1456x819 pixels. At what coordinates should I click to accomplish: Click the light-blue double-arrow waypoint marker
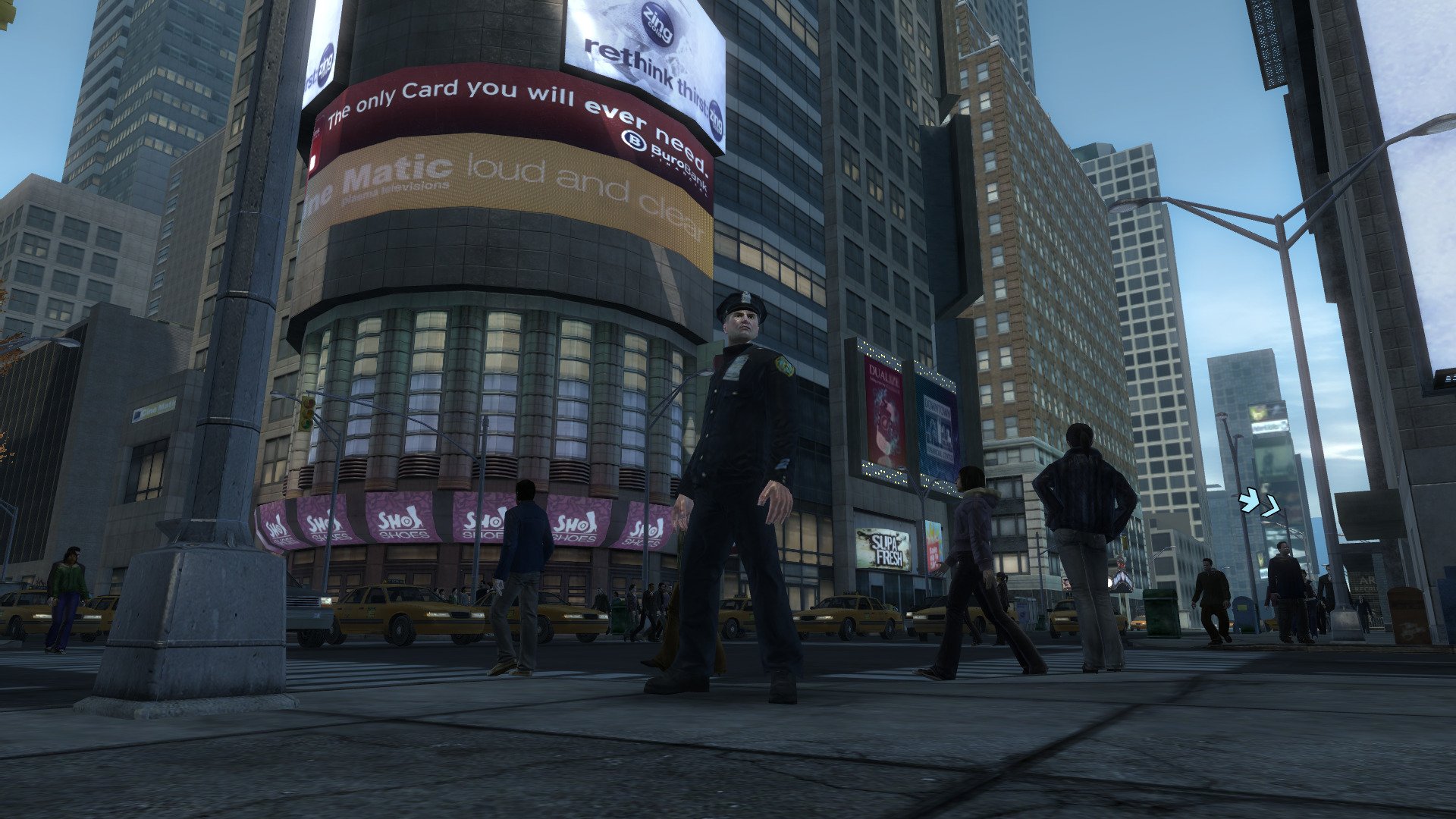tap(1259, 504)
